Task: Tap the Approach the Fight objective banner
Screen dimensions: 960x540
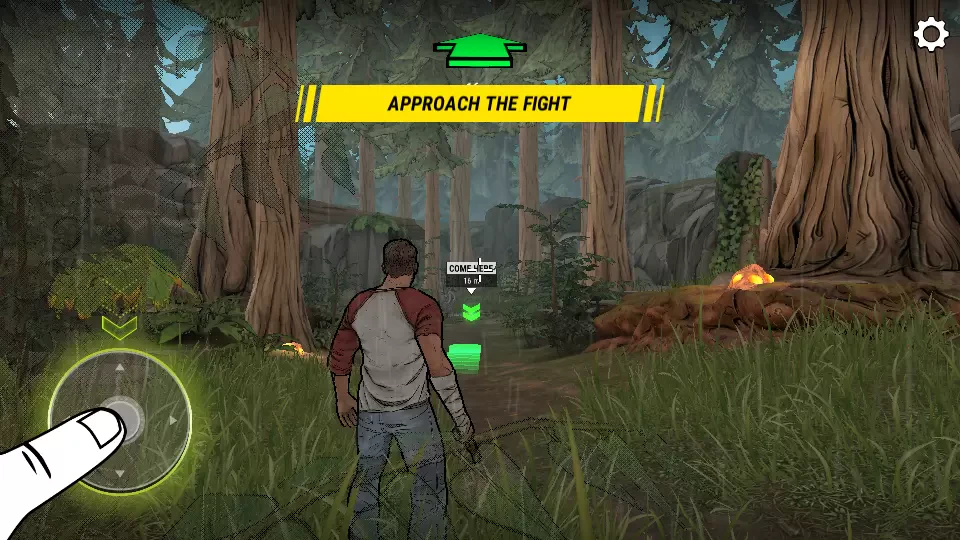Action: coord(479,103)
